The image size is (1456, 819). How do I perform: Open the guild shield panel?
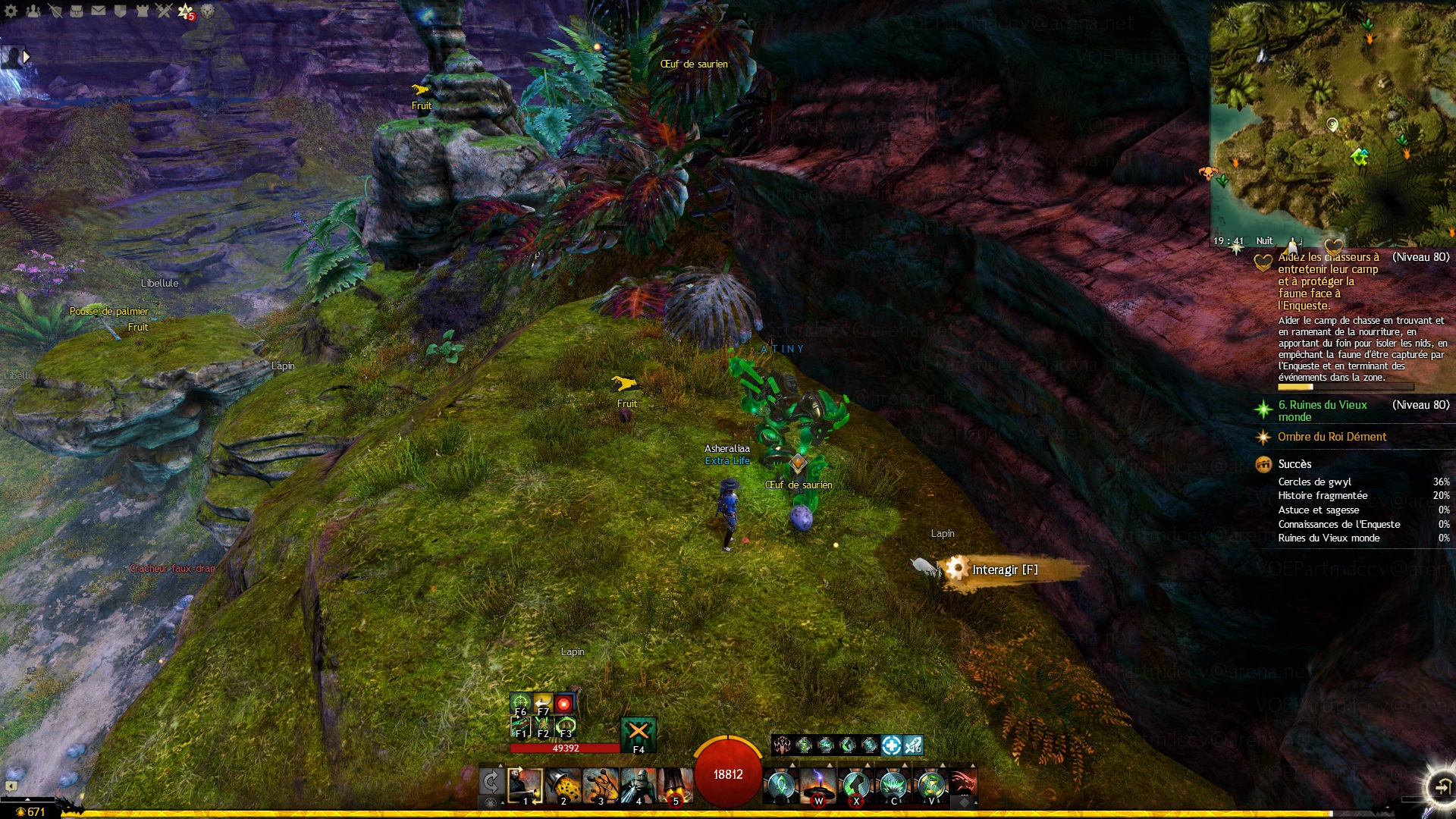120,11
